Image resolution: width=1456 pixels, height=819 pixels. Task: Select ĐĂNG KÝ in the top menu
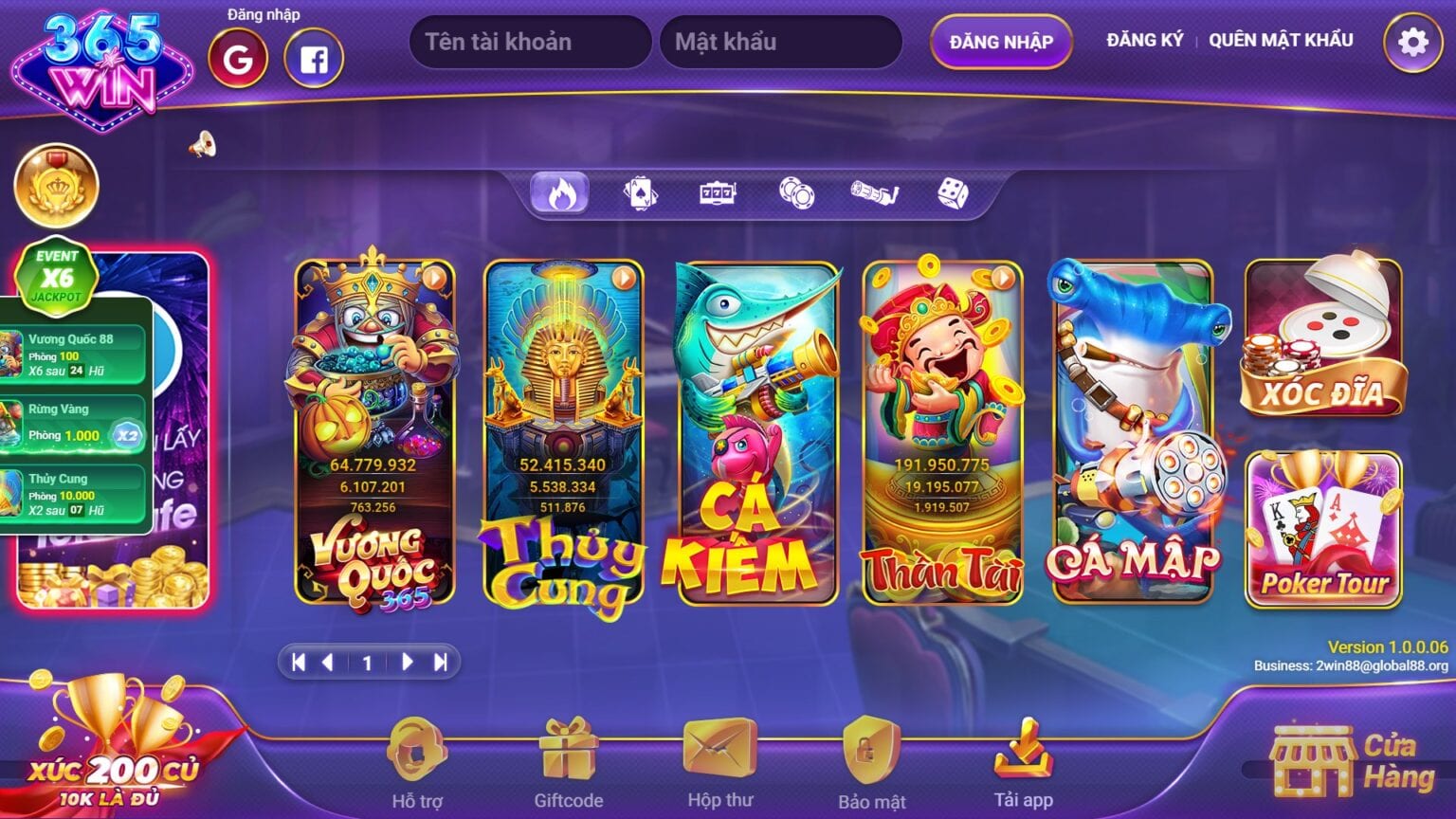(x=1143, y=40)
